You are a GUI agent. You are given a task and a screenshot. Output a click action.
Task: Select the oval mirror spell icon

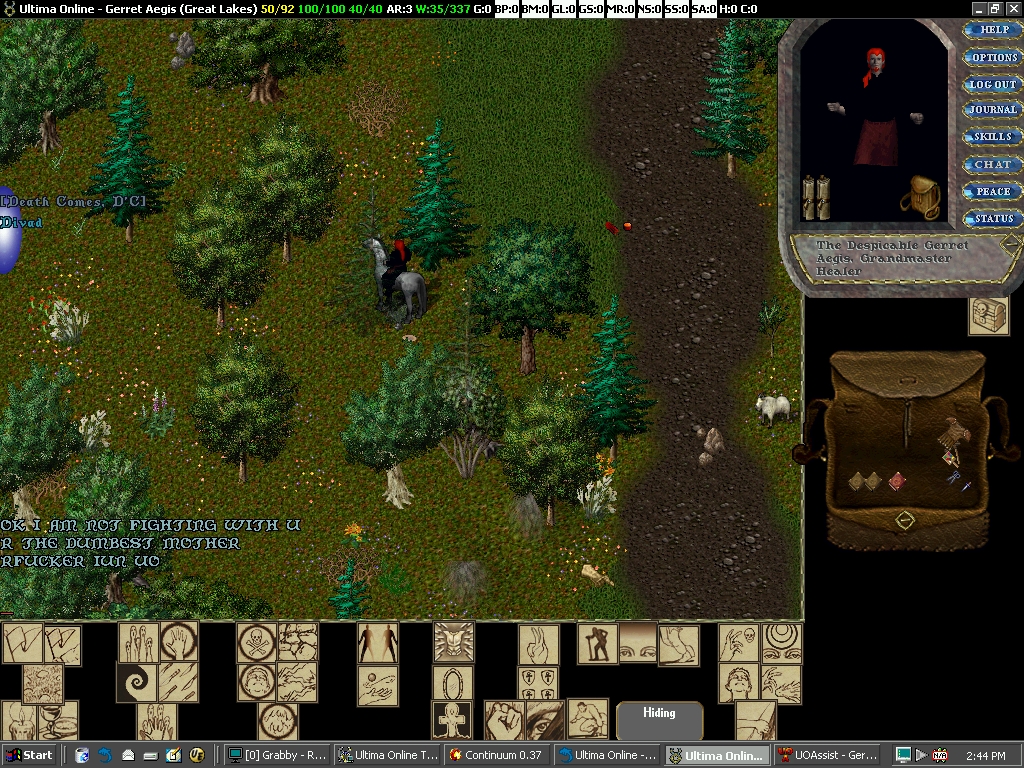point(453,683)
